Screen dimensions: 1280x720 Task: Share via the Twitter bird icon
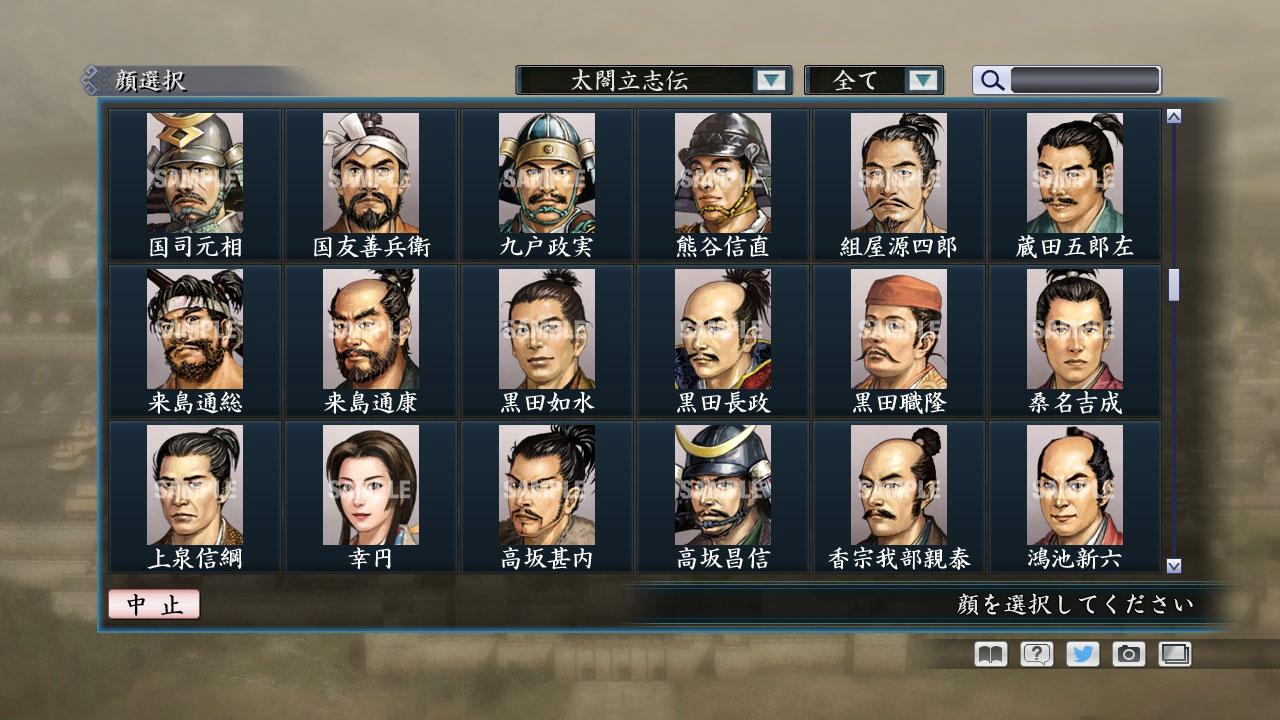[x=1081, y=654]
